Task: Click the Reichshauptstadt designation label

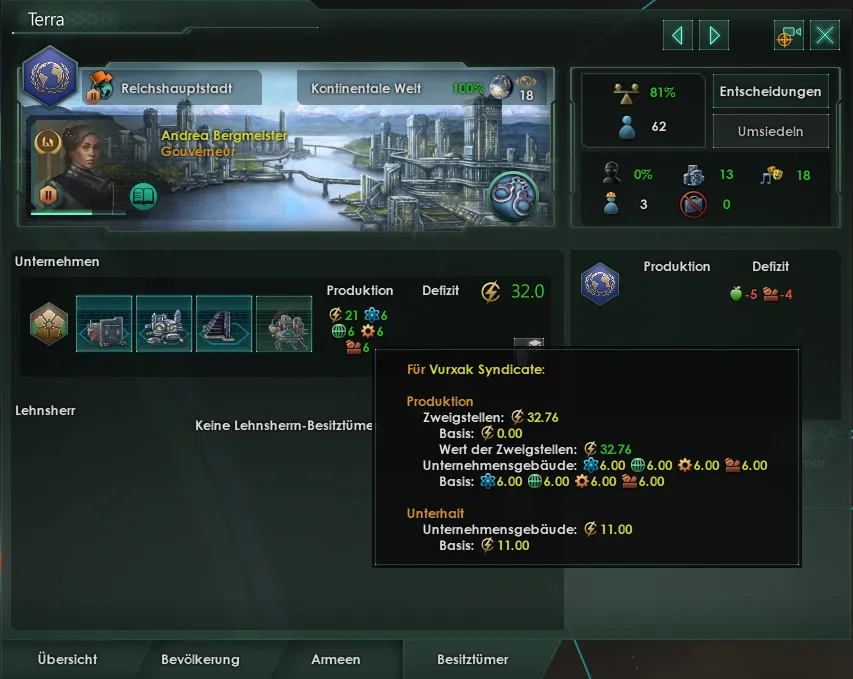Action: pos(176,89)
